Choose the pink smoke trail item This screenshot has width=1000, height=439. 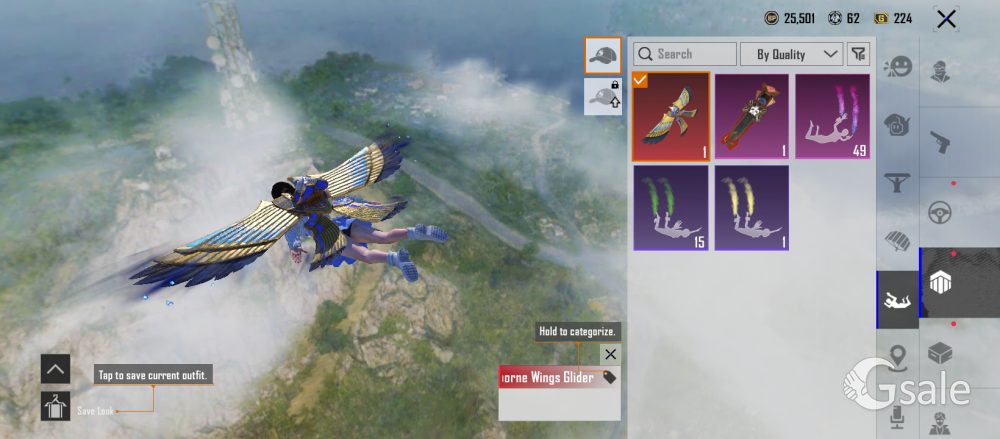coord(832,117)
